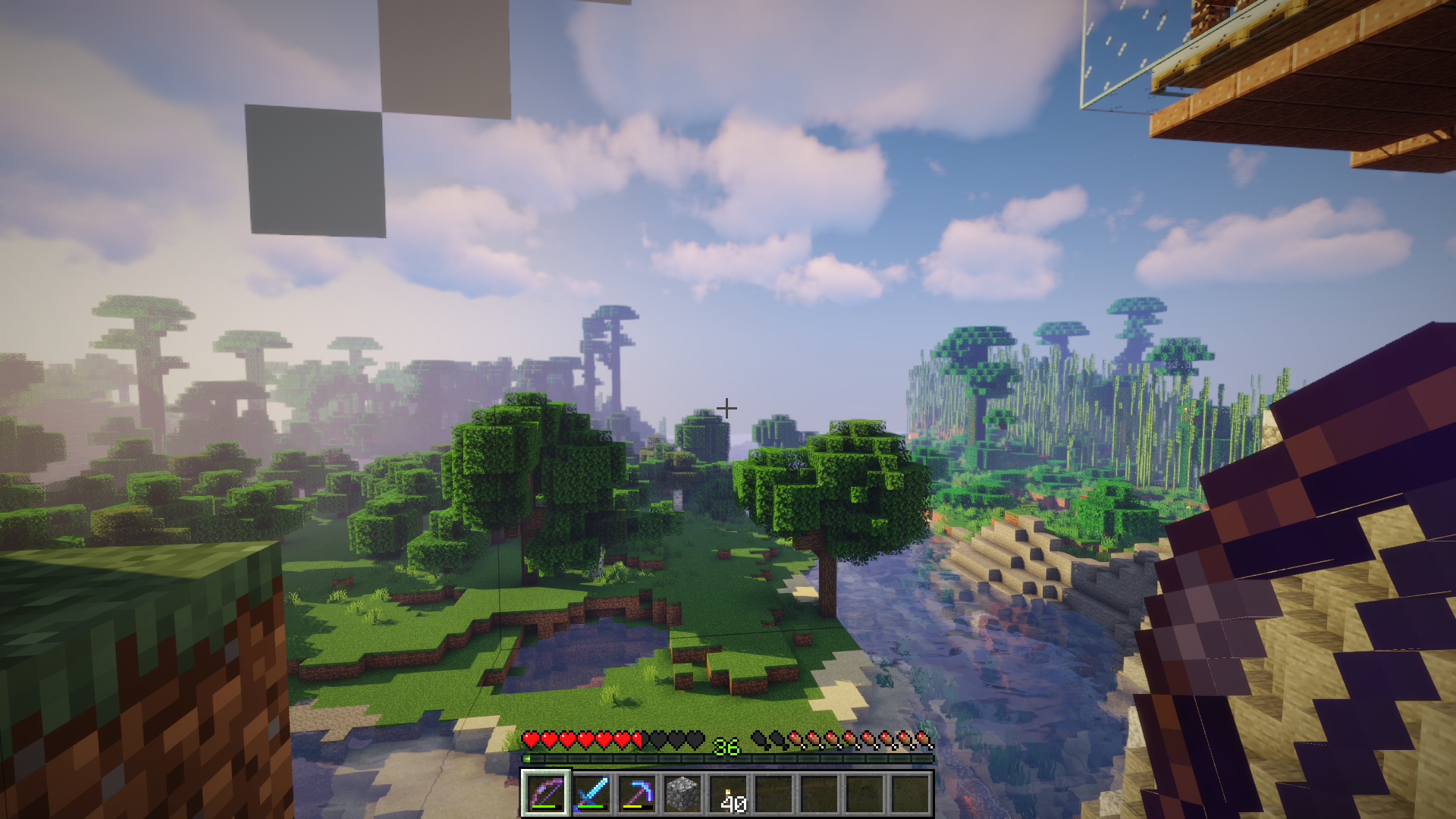Click the green experience level number 36
Image resolution: width=1456 pixels, height=819 pixels.
(726, 745)
